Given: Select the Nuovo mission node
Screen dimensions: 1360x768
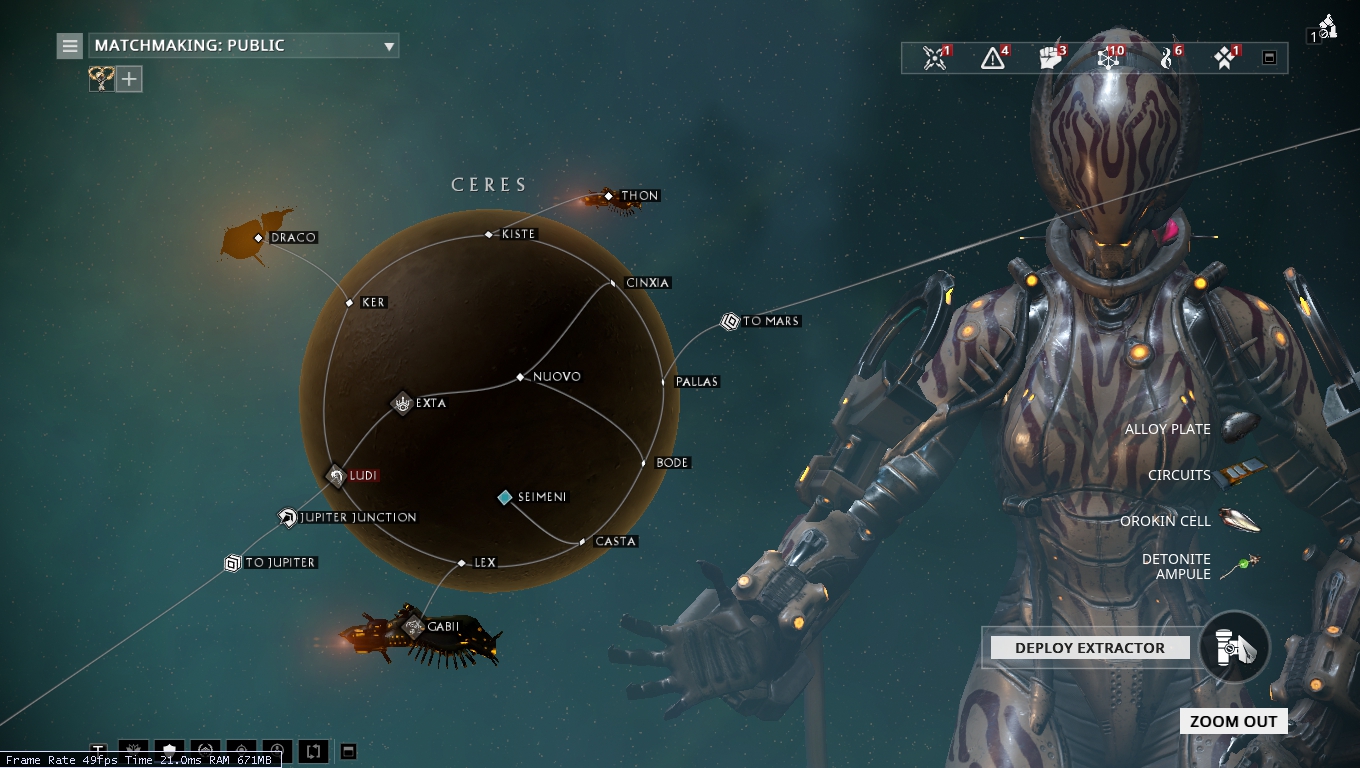Looking at the screenshot, I should (x=520, y=377).
